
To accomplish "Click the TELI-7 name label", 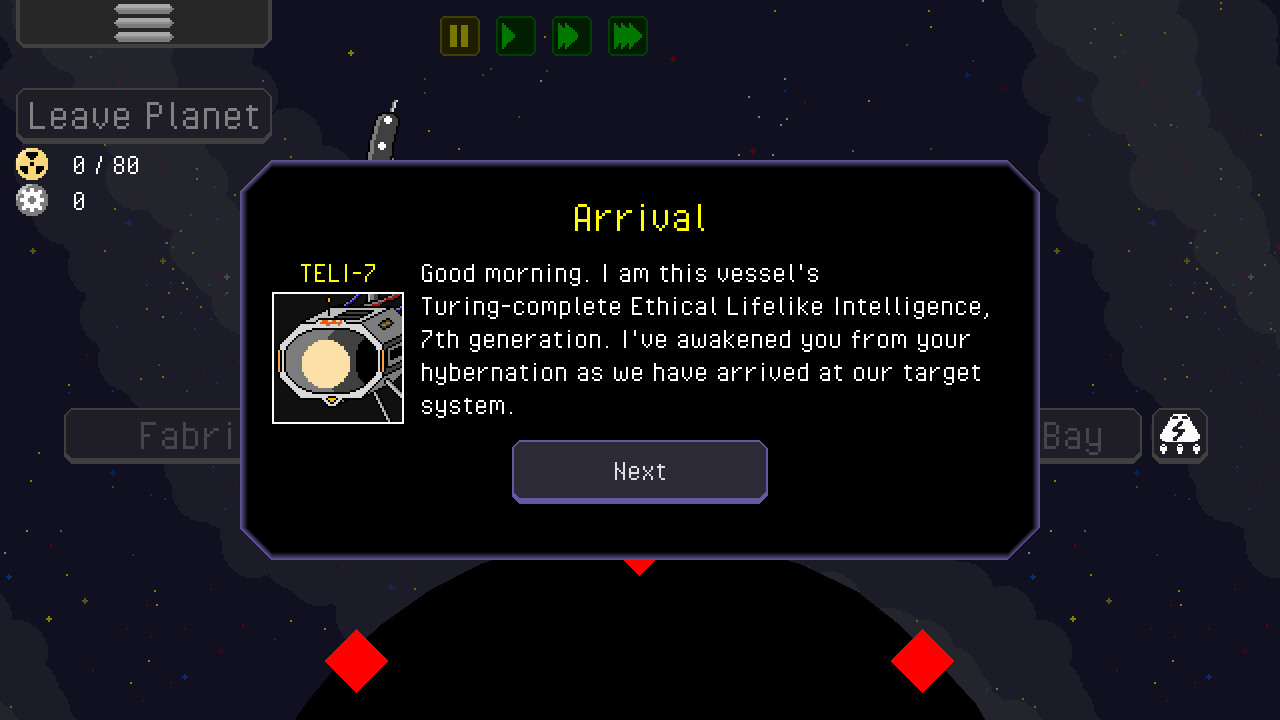I will (x=337, y=272).
